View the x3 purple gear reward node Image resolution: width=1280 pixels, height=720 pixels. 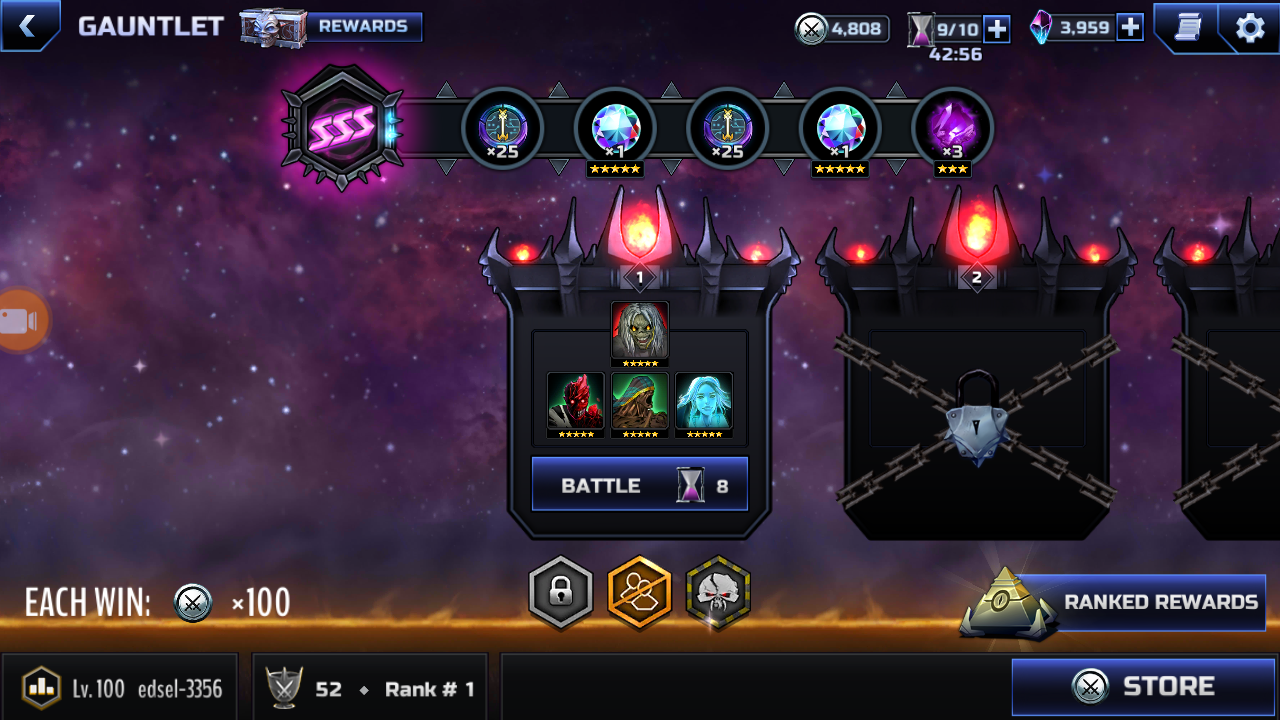click(952, 128)
